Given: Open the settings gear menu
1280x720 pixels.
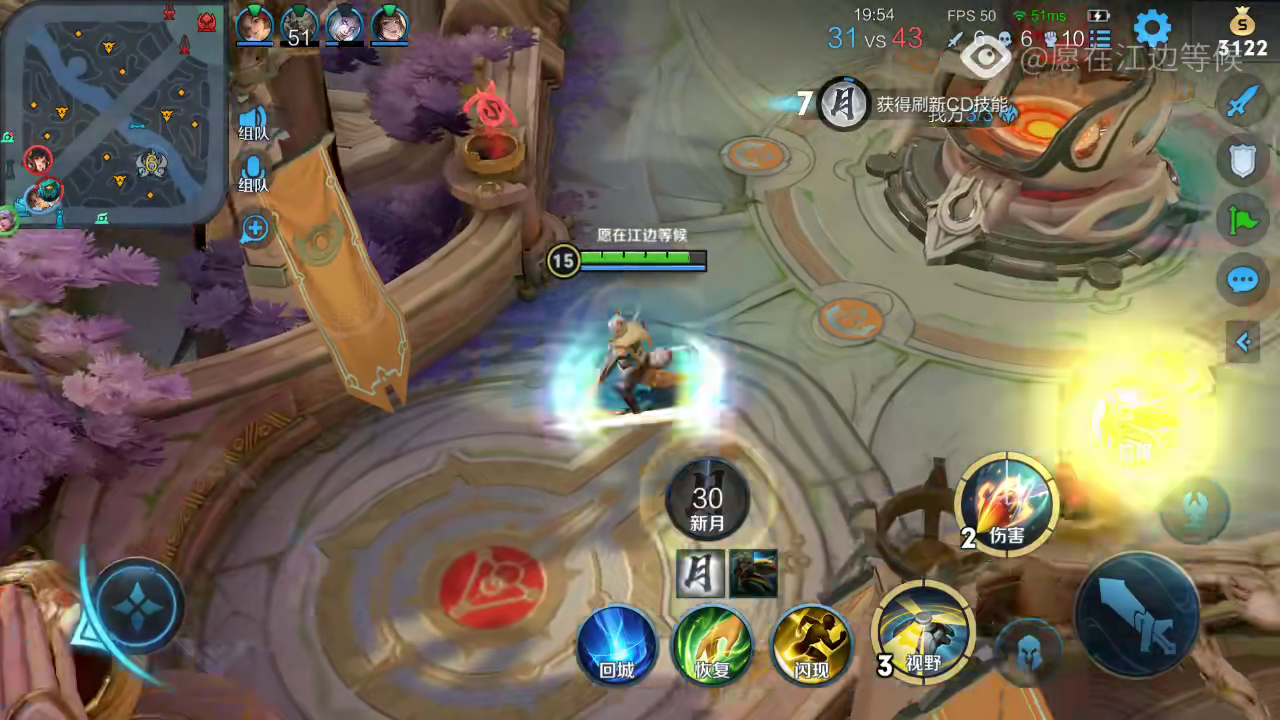Looking at the screenshot, I should [1153, 29].
